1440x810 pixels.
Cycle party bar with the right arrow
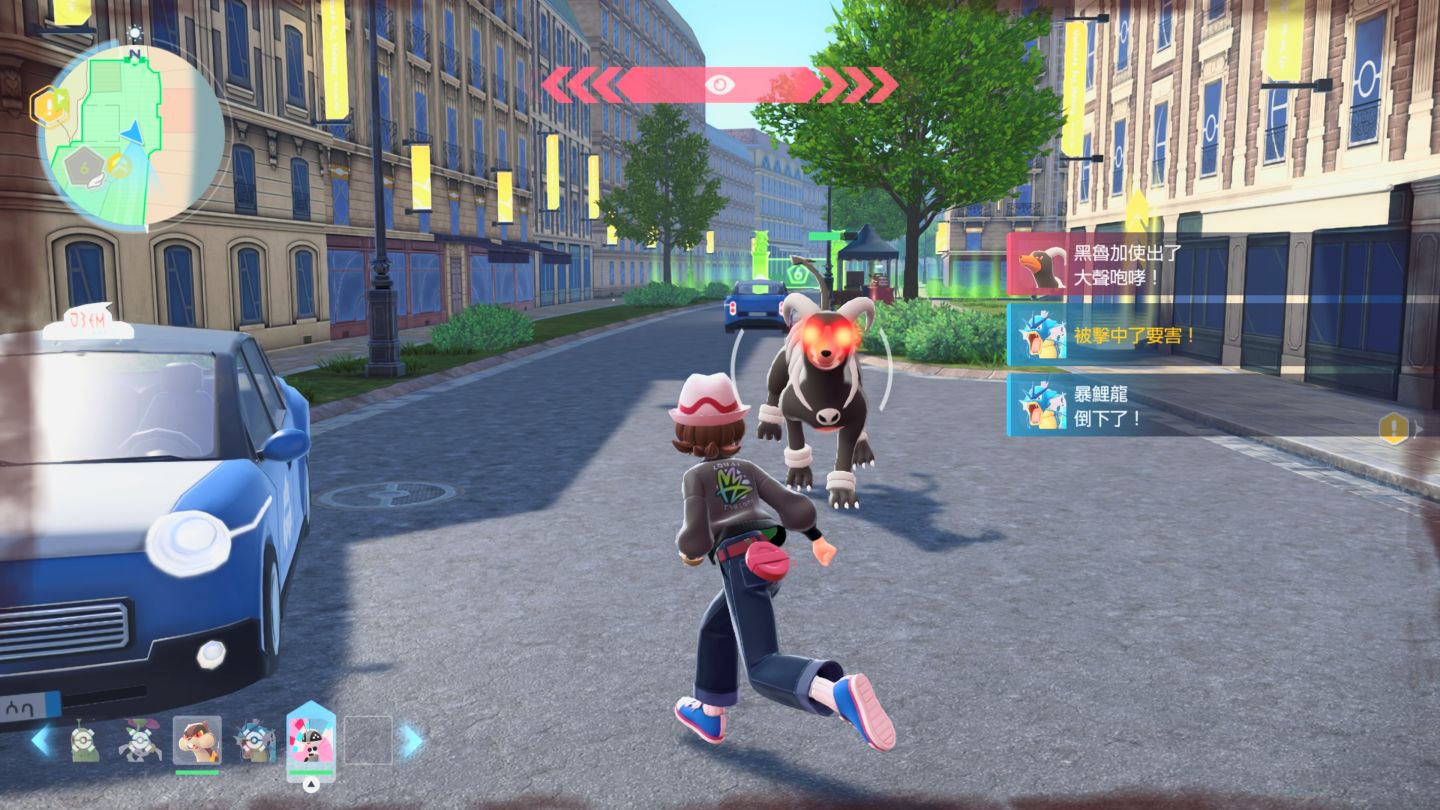[x=412, y=740]
